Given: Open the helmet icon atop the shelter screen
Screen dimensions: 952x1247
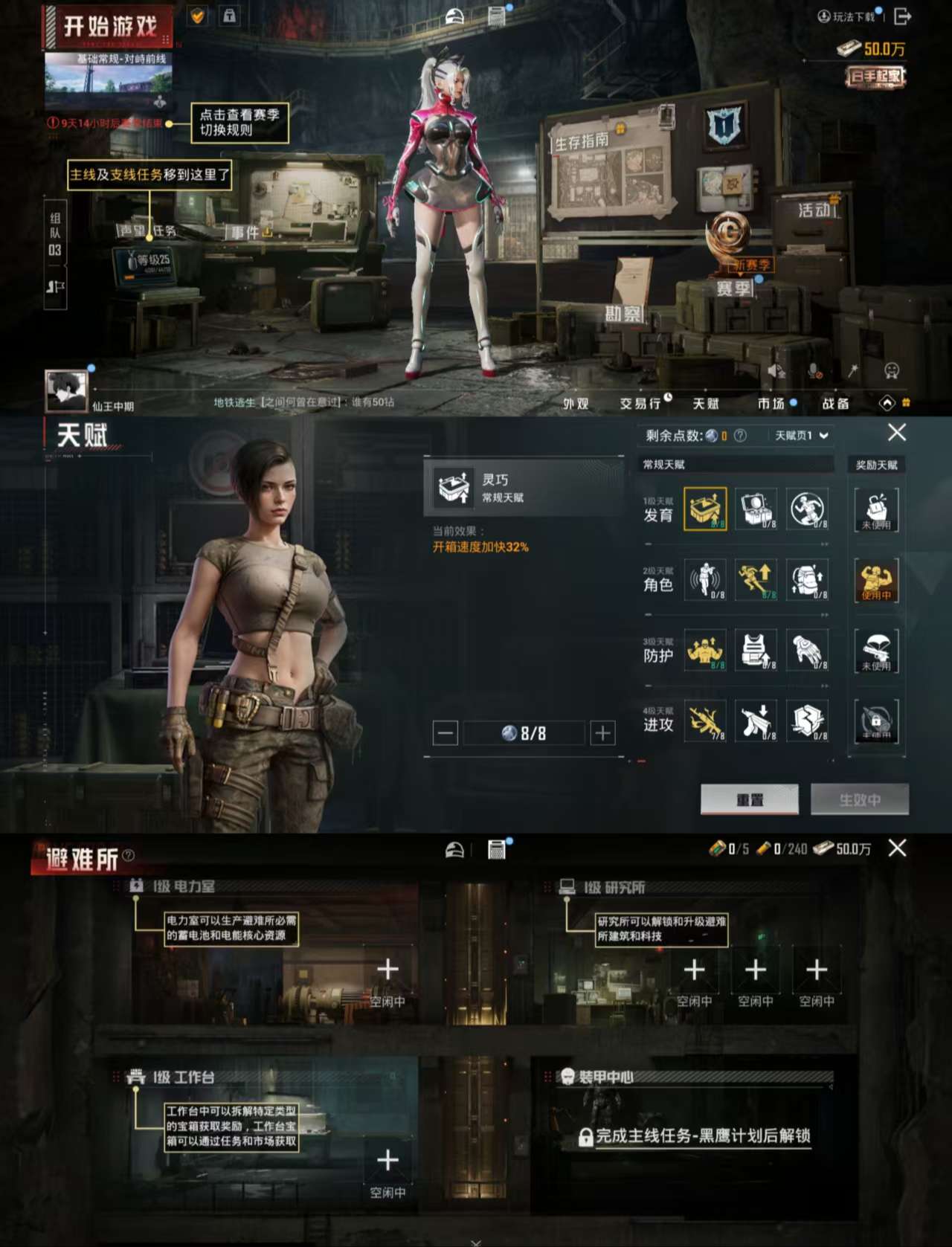Looking at the screenshot, I should (454, 850).
